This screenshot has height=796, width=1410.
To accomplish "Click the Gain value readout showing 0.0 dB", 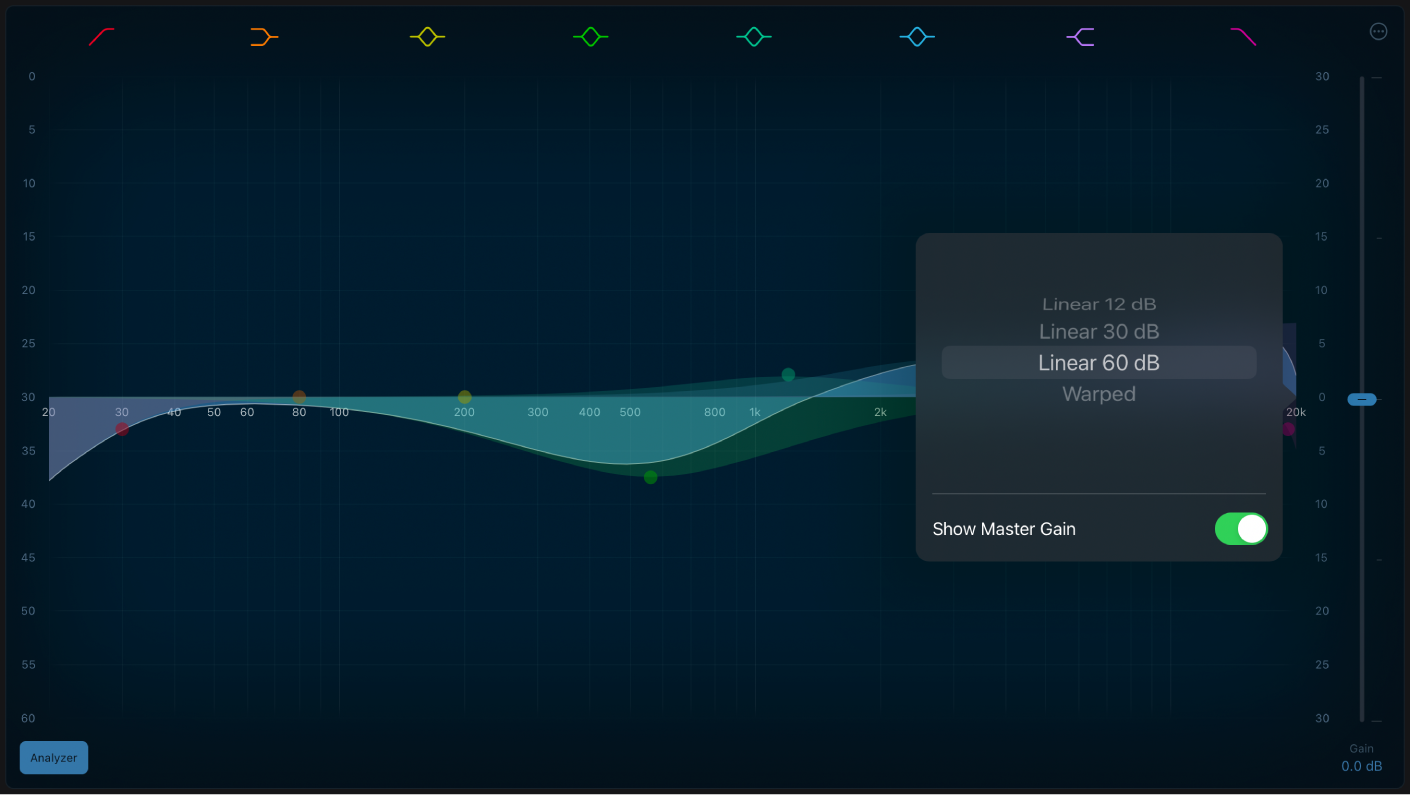I will pyautogui.click(x=1361, y=765).
